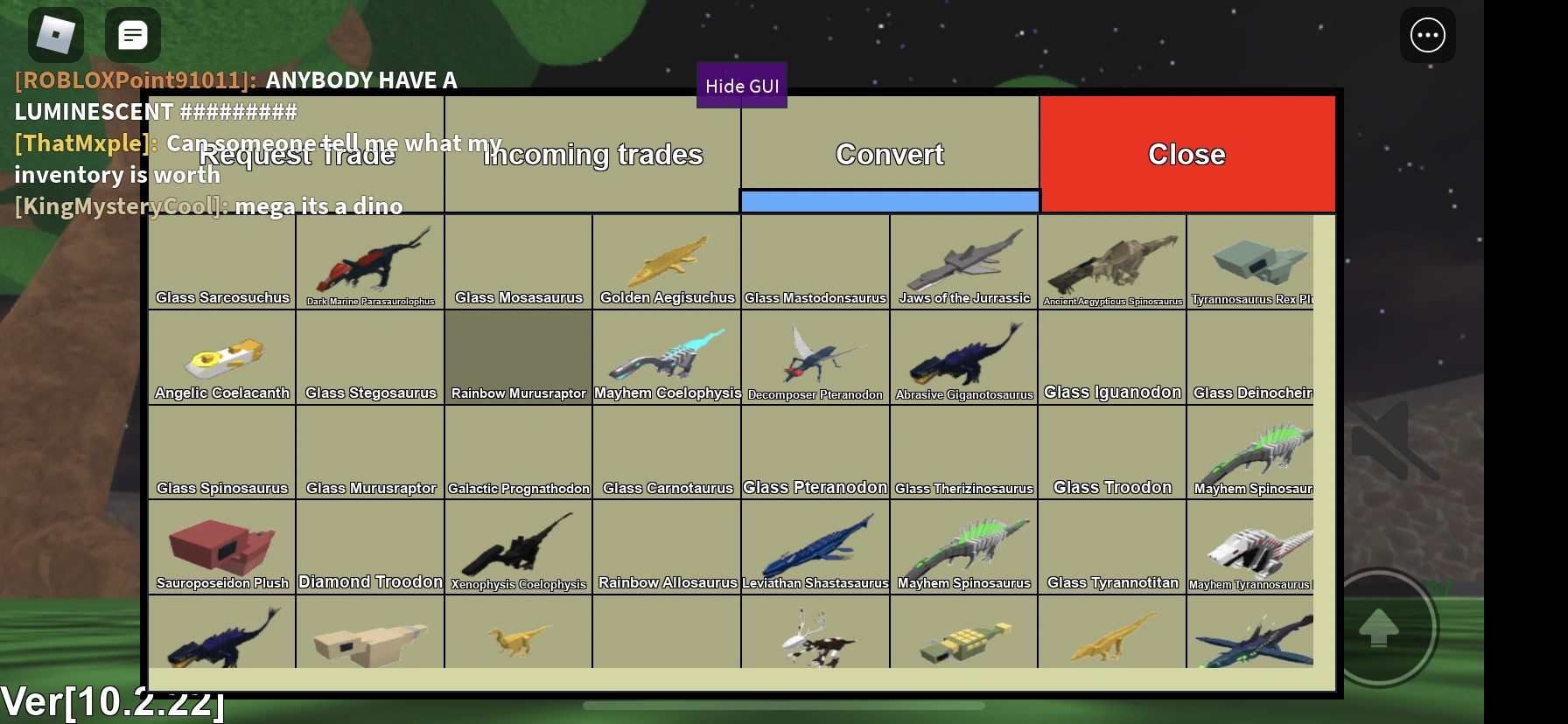Screen dimensions: 1568x724
Task: Toggle the chat window open
Action: (x=133, y=34)
